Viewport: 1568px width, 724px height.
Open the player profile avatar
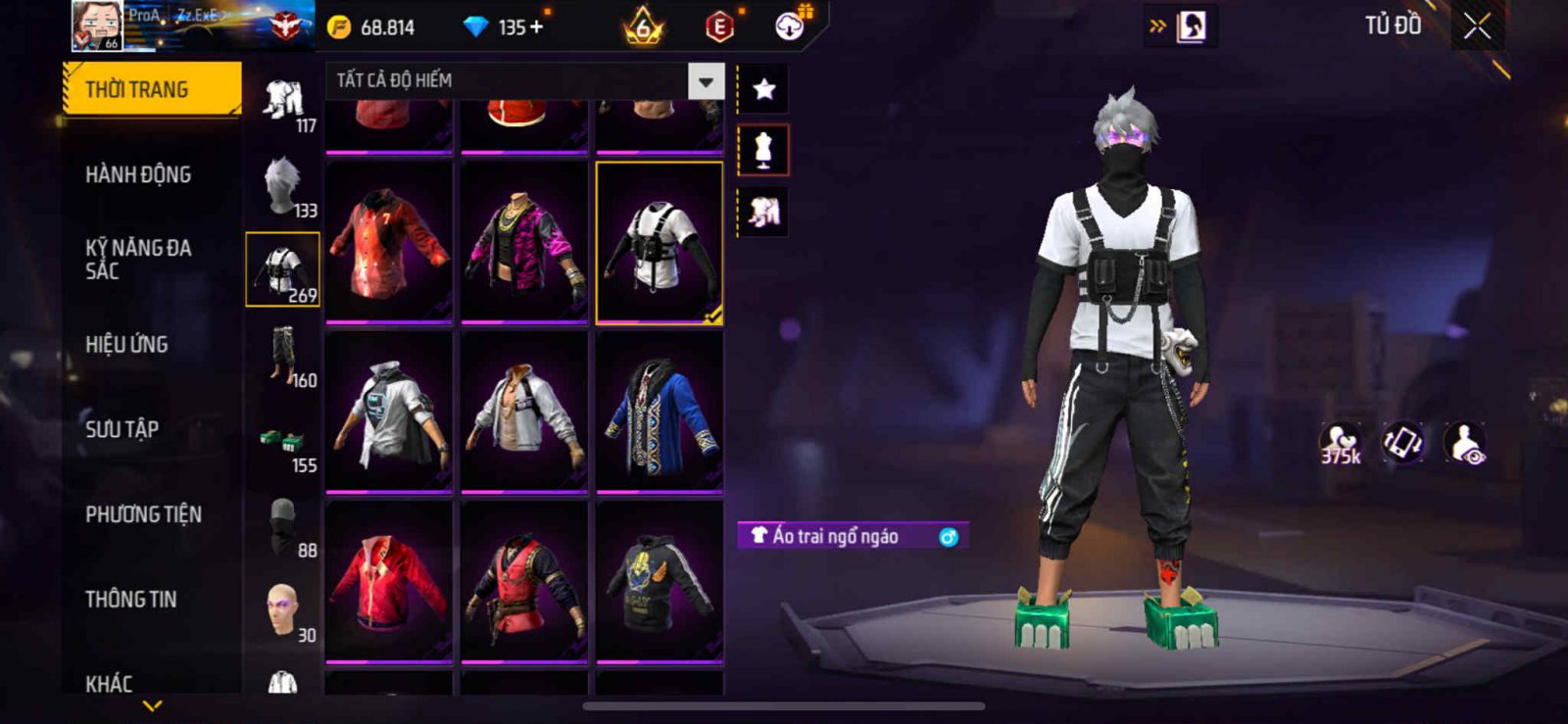(97, 25)
